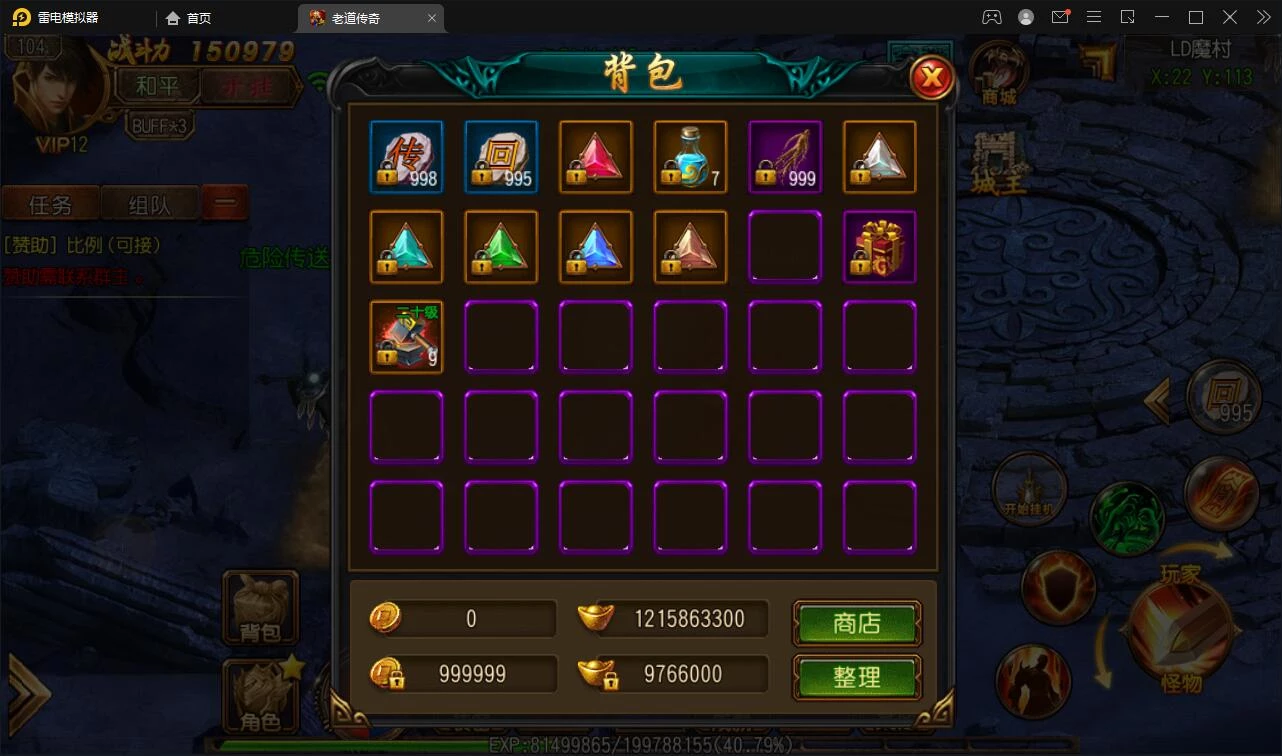Open the 商店 shop button
Image resolution: width=1282 pixels, height=756 pixels.
point(857,623)
